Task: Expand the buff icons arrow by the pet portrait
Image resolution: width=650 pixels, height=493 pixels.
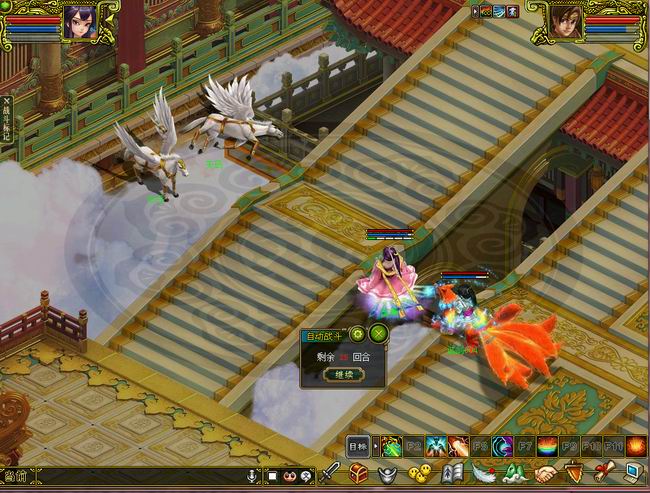Action: (x=474, y=11)
